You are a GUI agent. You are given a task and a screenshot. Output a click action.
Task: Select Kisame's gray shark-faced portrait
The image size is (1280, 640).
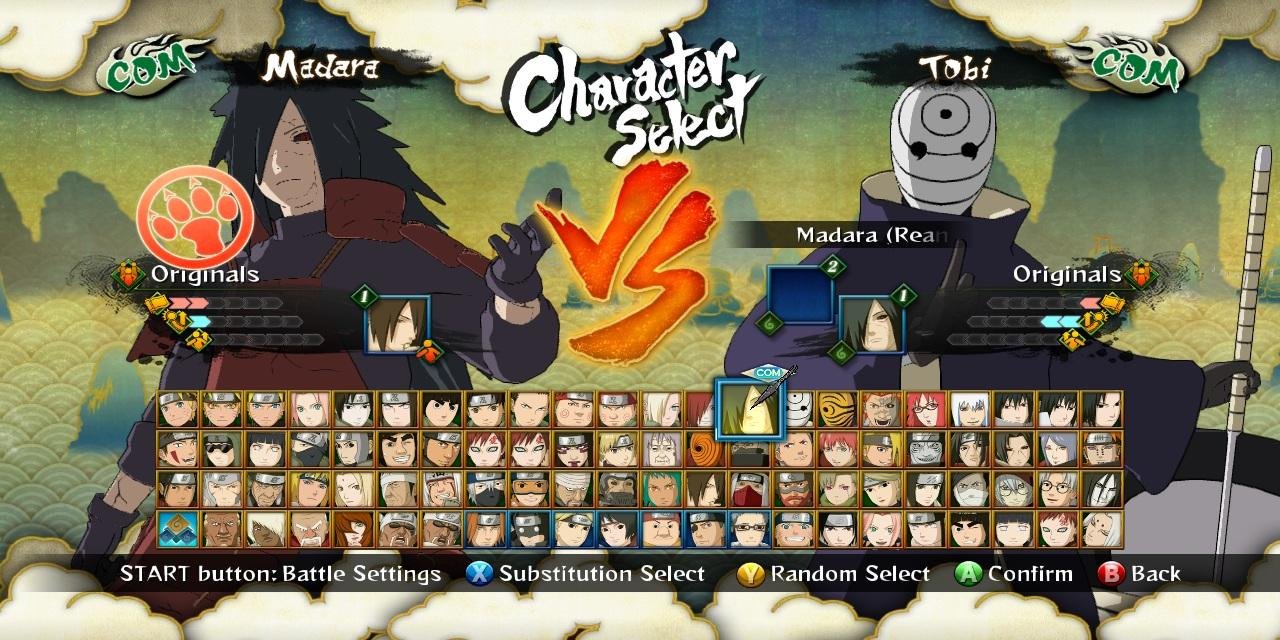926,449
